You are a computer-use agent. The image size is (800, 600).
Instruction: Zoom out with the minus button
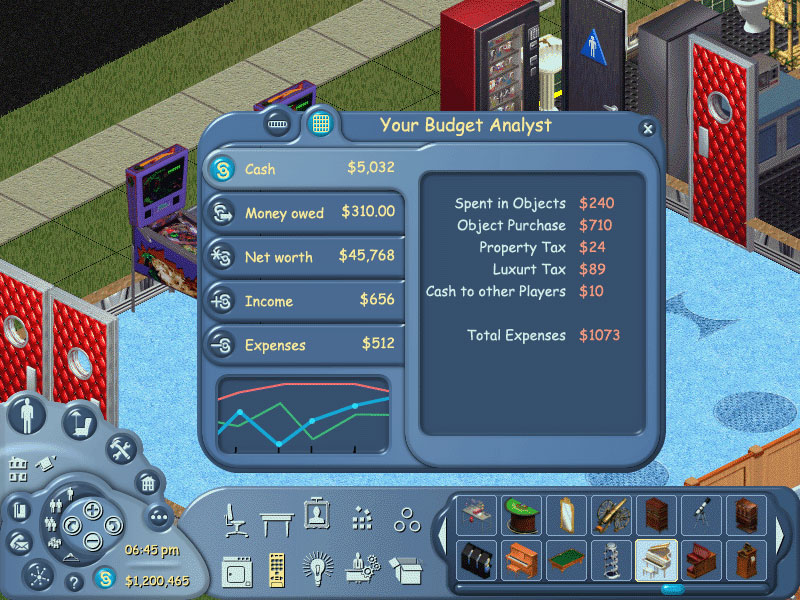92,541
